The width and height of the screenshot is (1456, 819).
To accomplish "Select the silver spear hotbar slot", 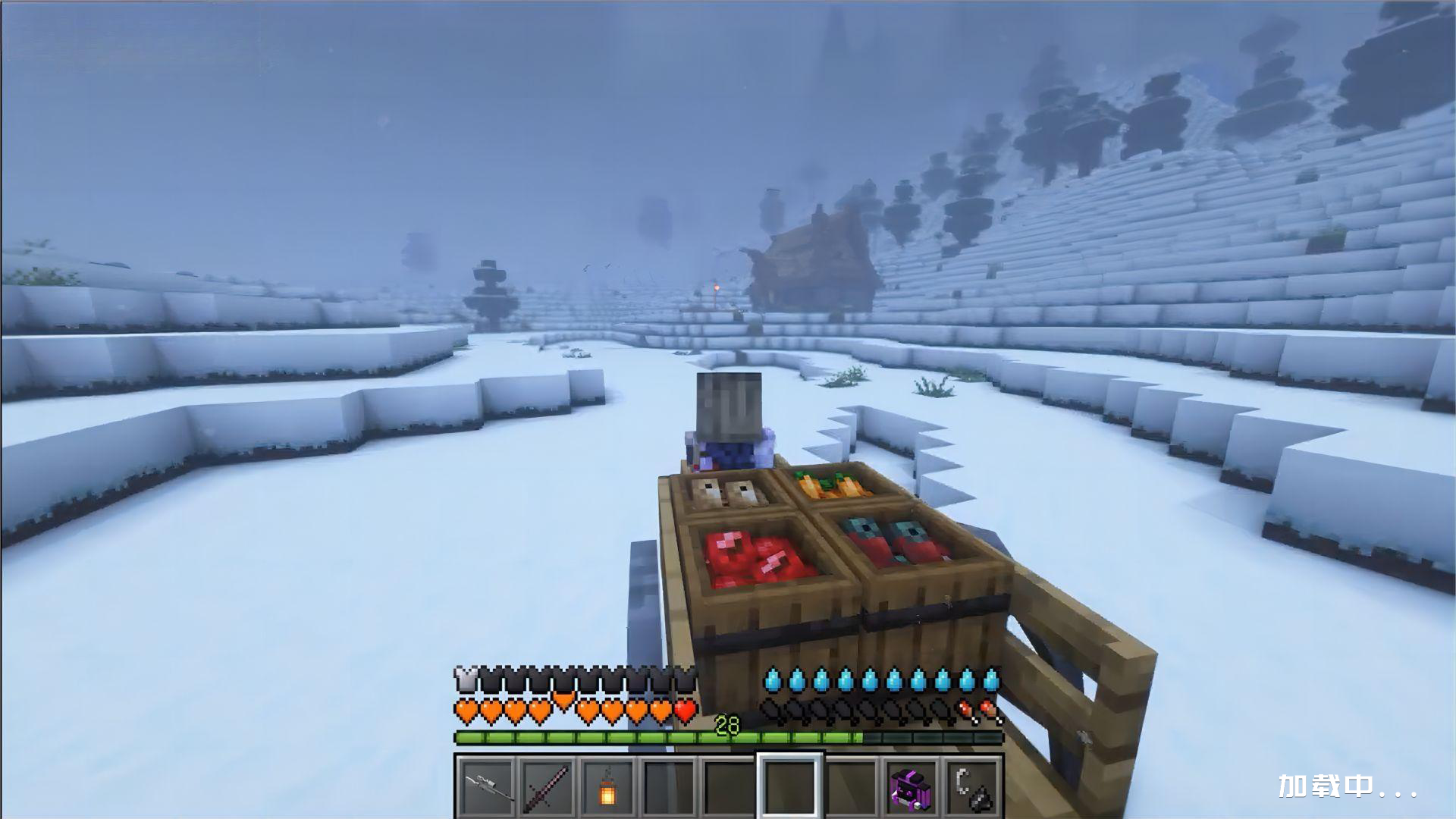I will pyautogui.click(x=485, y=785).
